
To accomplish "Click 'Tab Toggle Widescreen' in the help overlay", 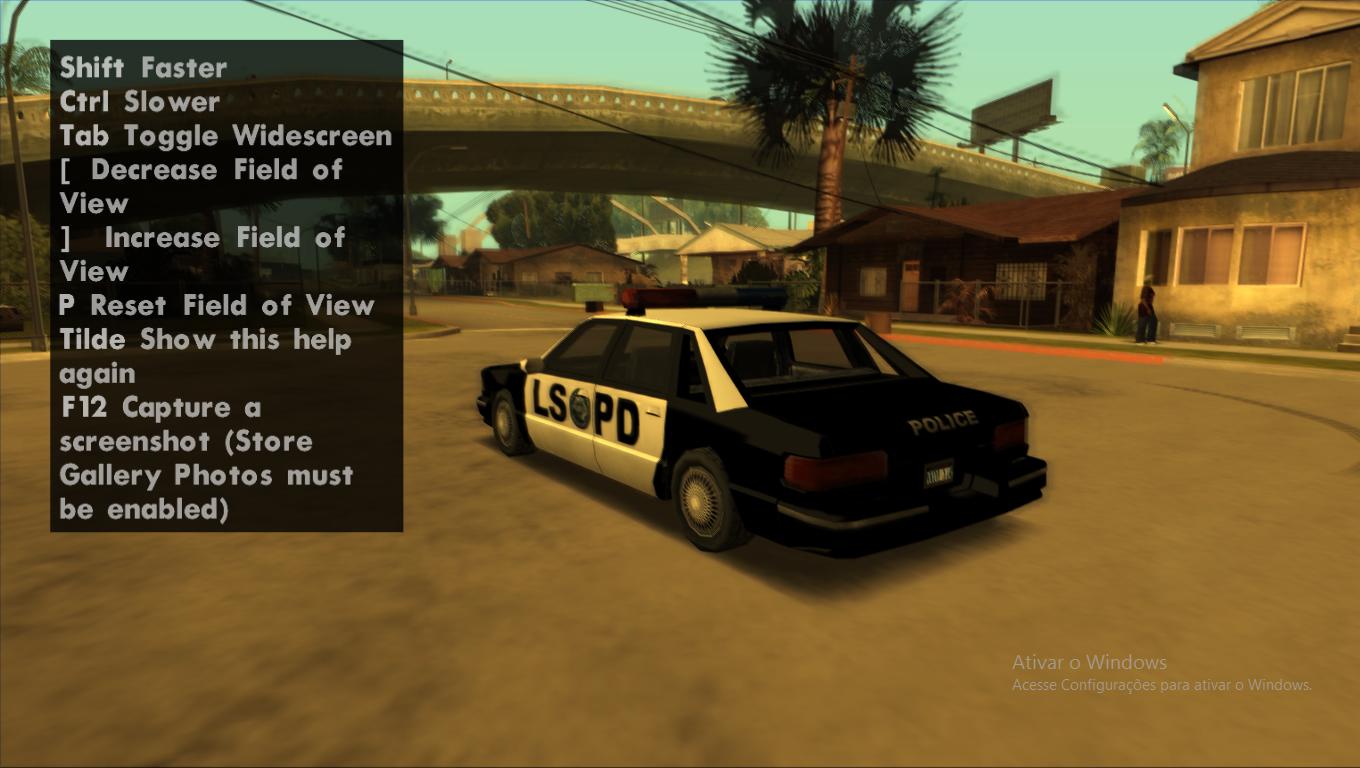I will coord(226,136).
